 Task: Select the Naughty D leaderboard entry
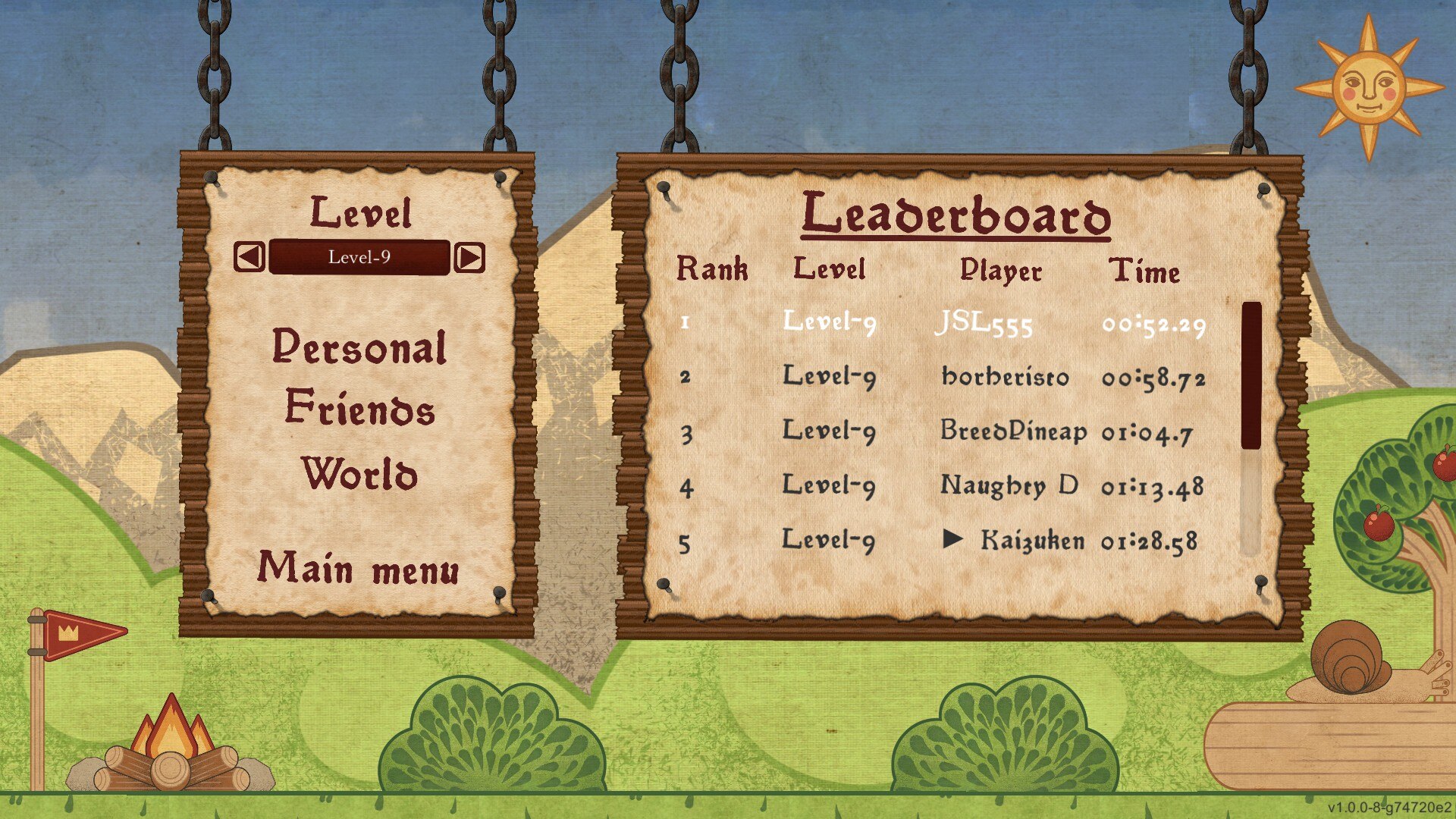click(940, 486)
